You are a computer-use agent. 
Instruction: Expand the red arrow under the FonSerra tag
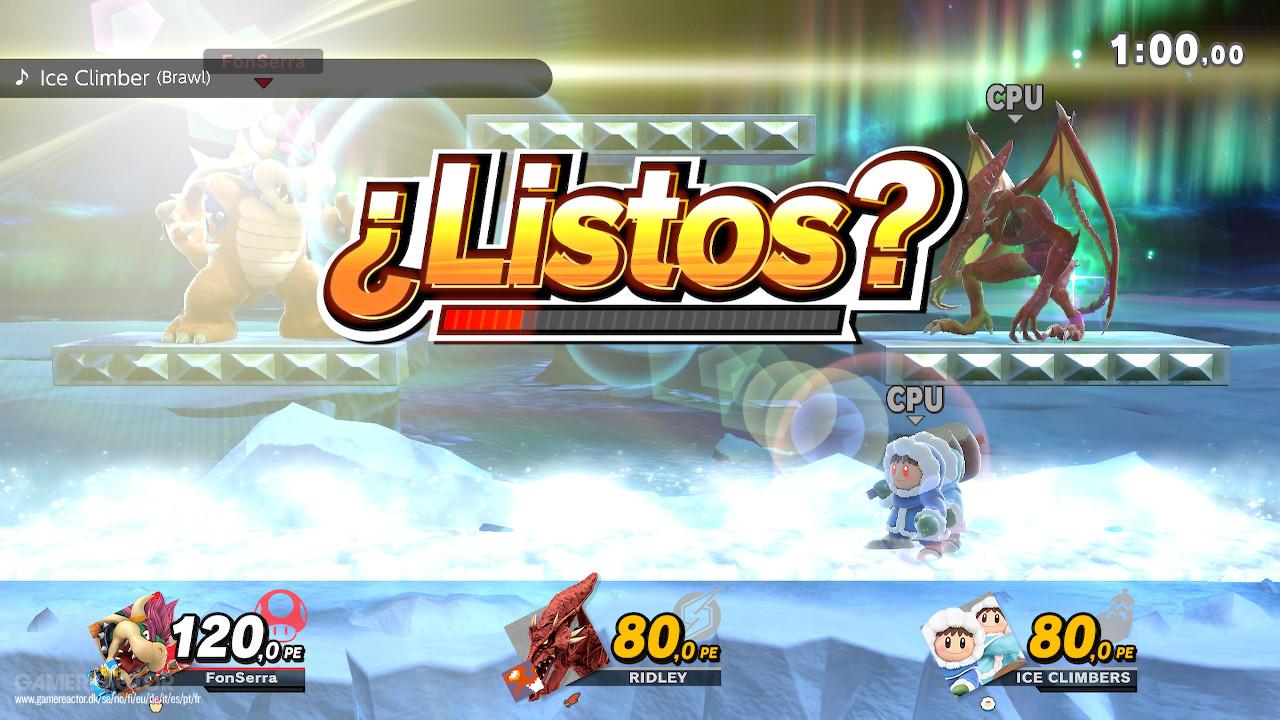[x=262, y=84]
